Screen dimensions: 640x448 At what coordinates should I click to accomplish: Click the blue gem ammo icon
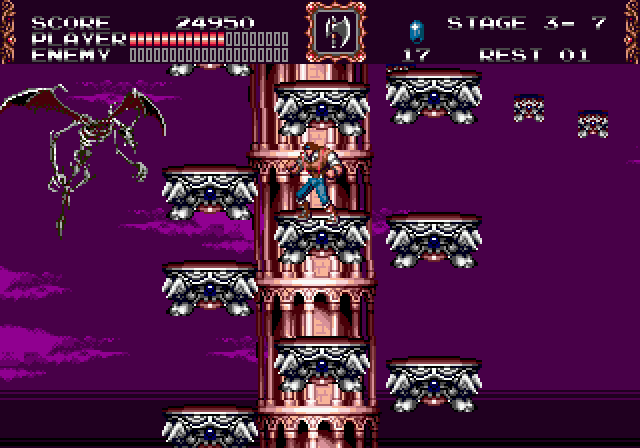coord(414,28)
